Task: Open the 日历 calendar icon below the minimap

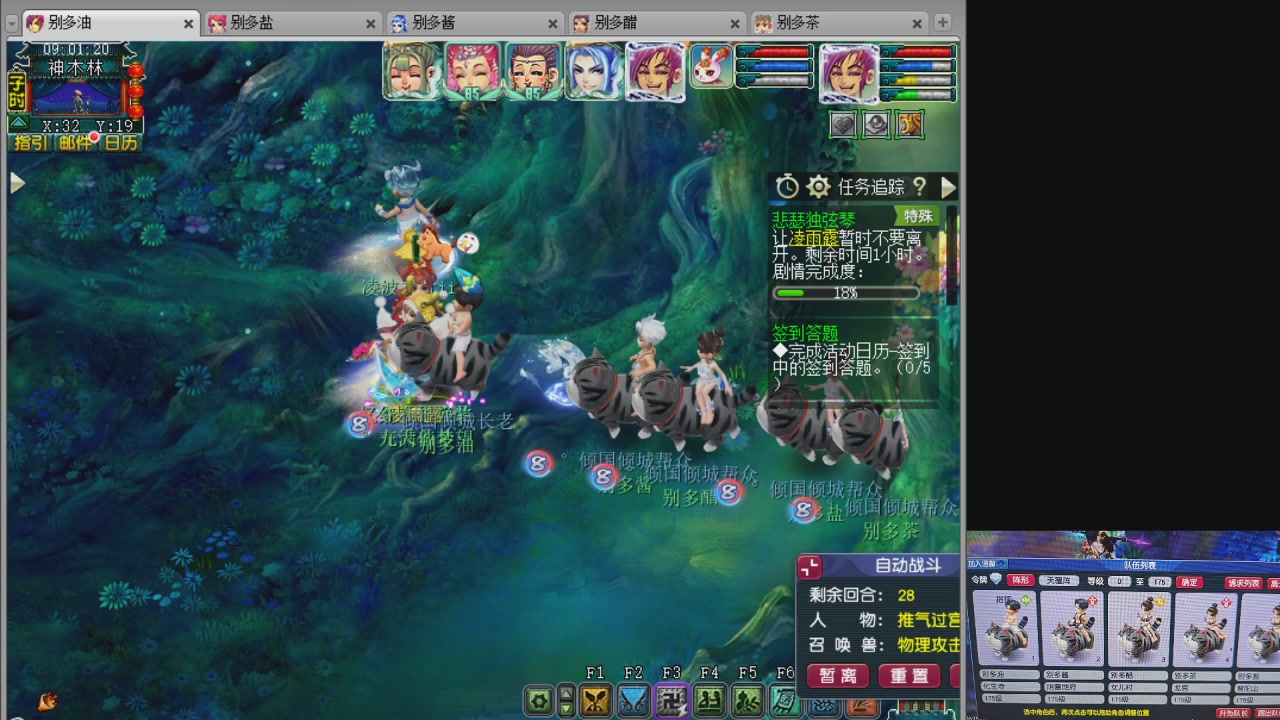Action: [121, 141]
